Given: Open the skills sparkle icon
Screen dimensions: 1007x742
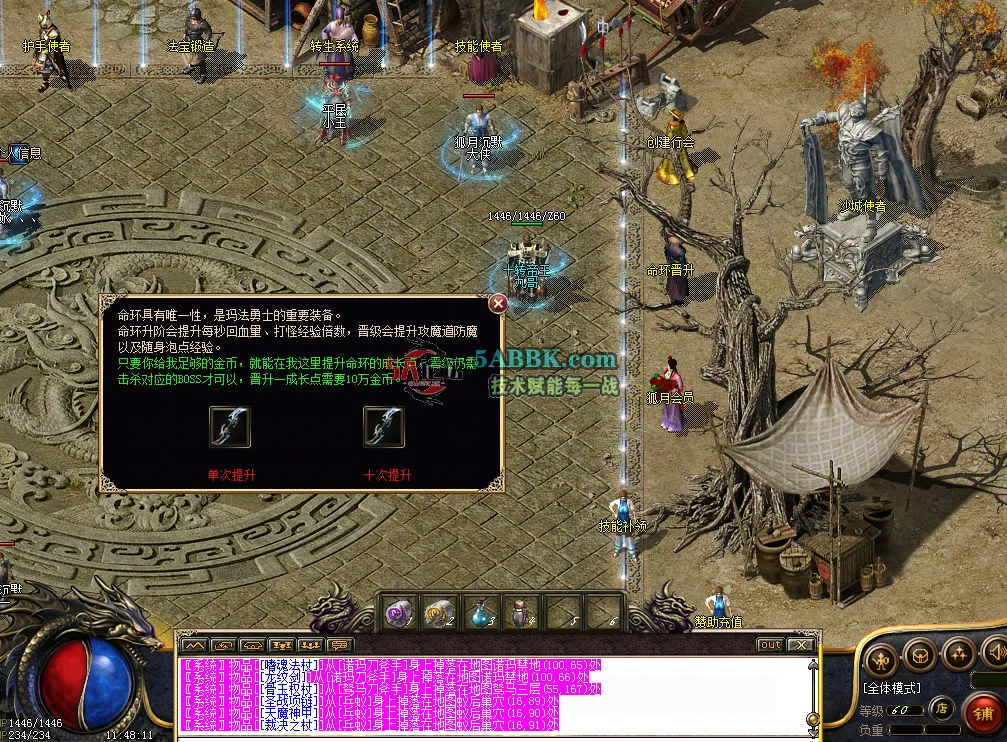Looking at the screenshot, I should pyautogui.click(x=956, y=656).
